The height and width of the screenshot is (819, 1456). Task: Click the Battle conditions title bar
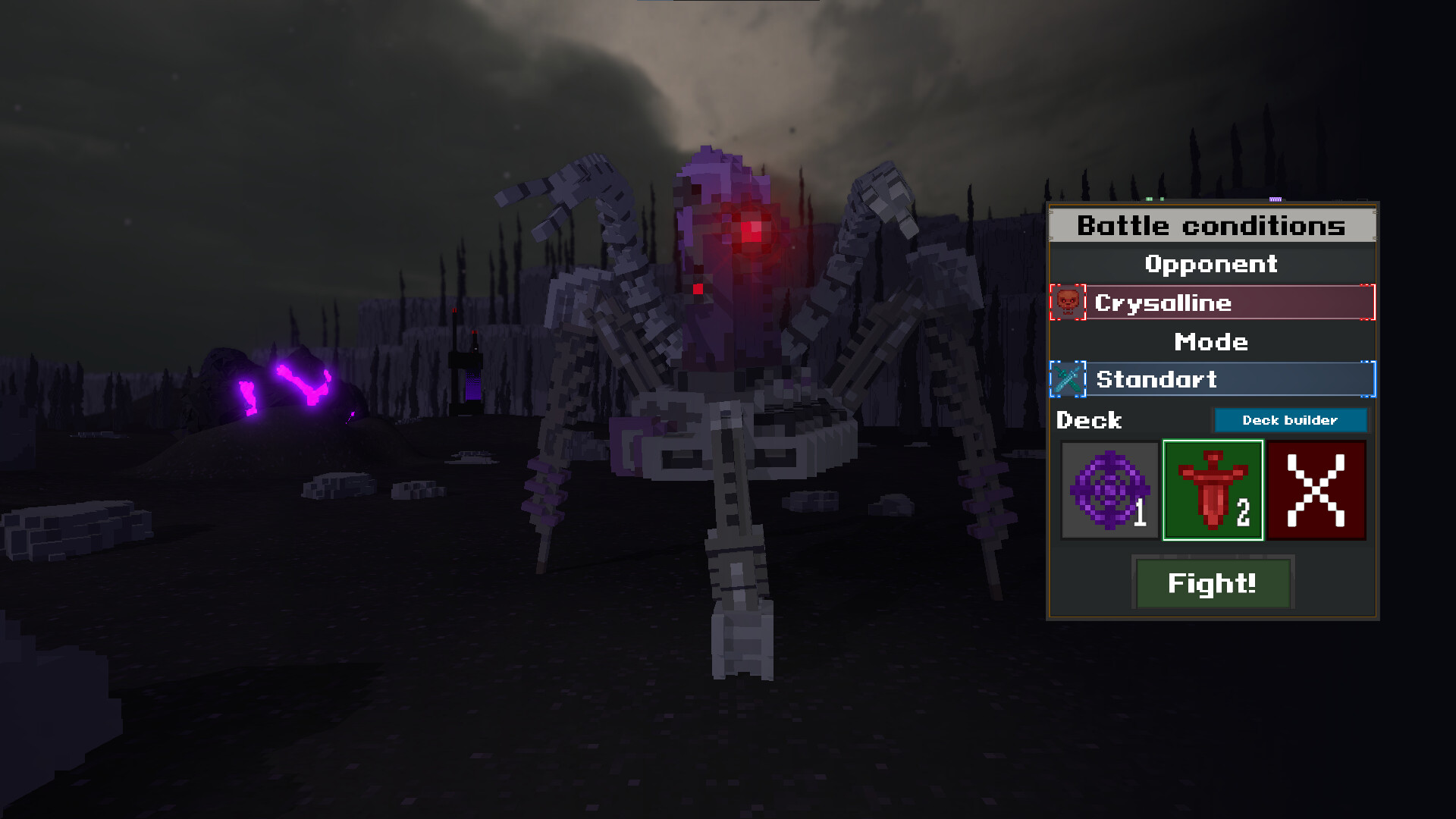pos(1211,225)
